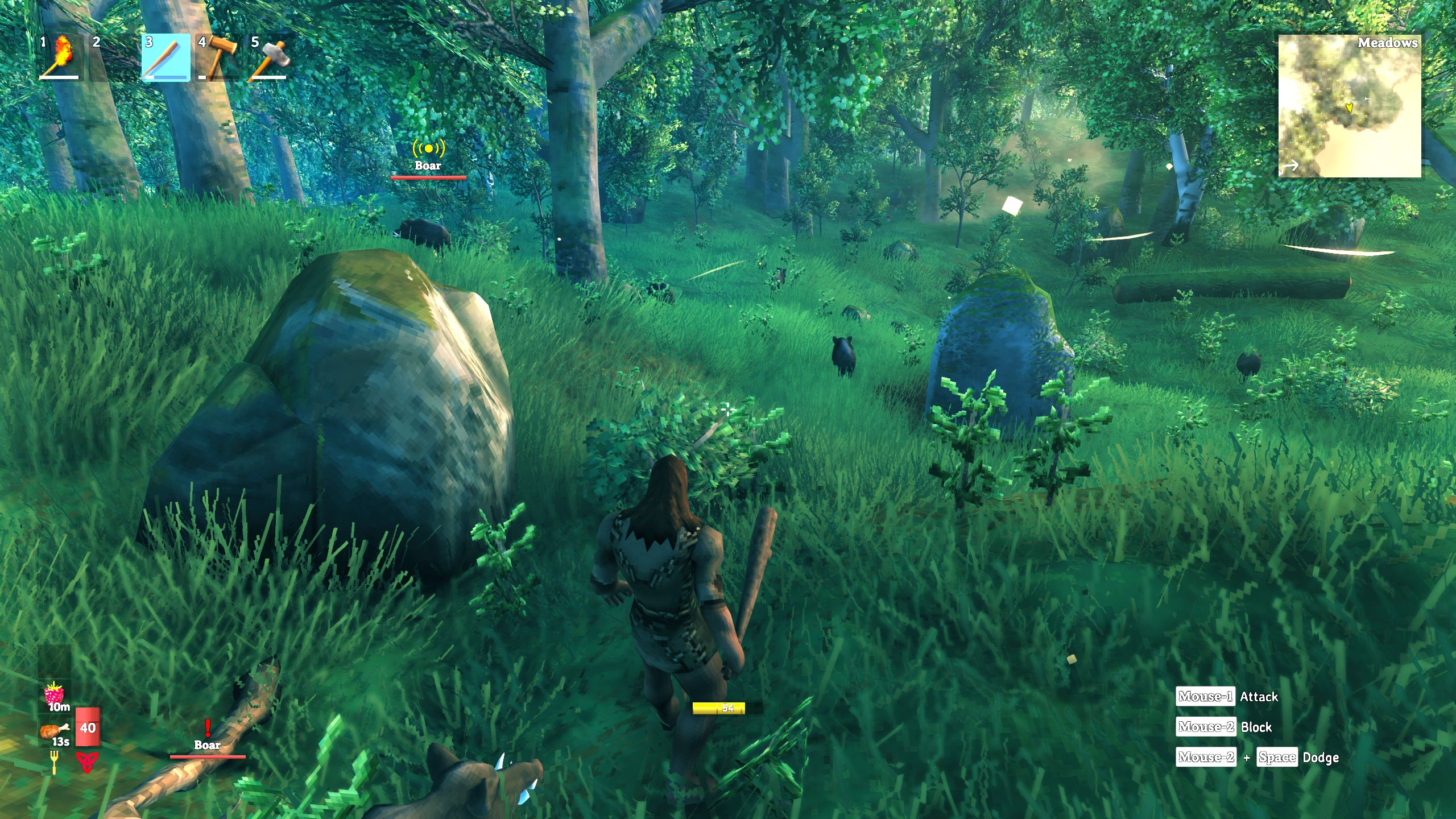
Task: Click the red Valknut health symbol
Action: (86, 762)
